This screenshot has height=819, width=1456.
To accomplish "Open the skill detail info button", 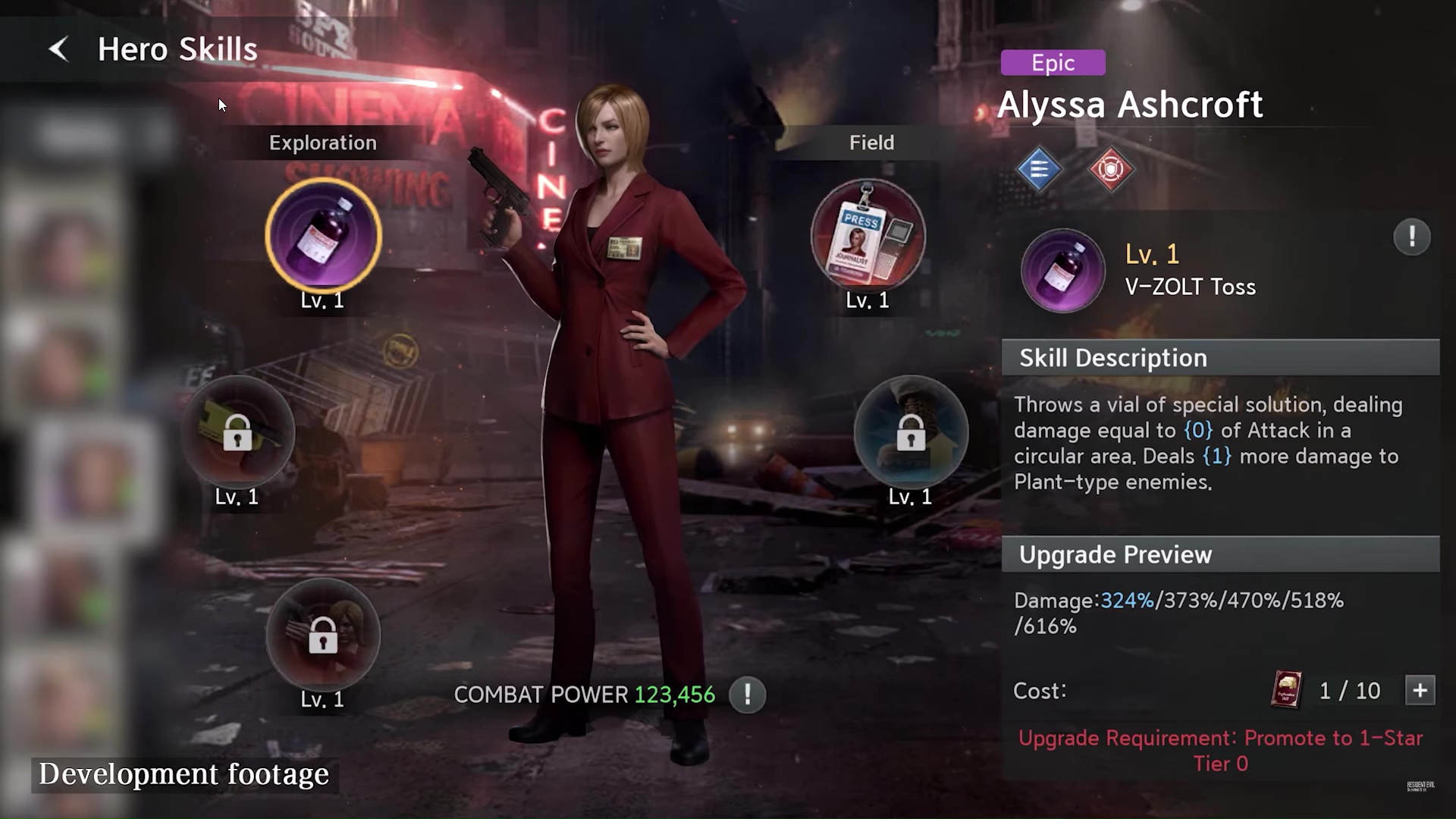I will coord(1411,237).
